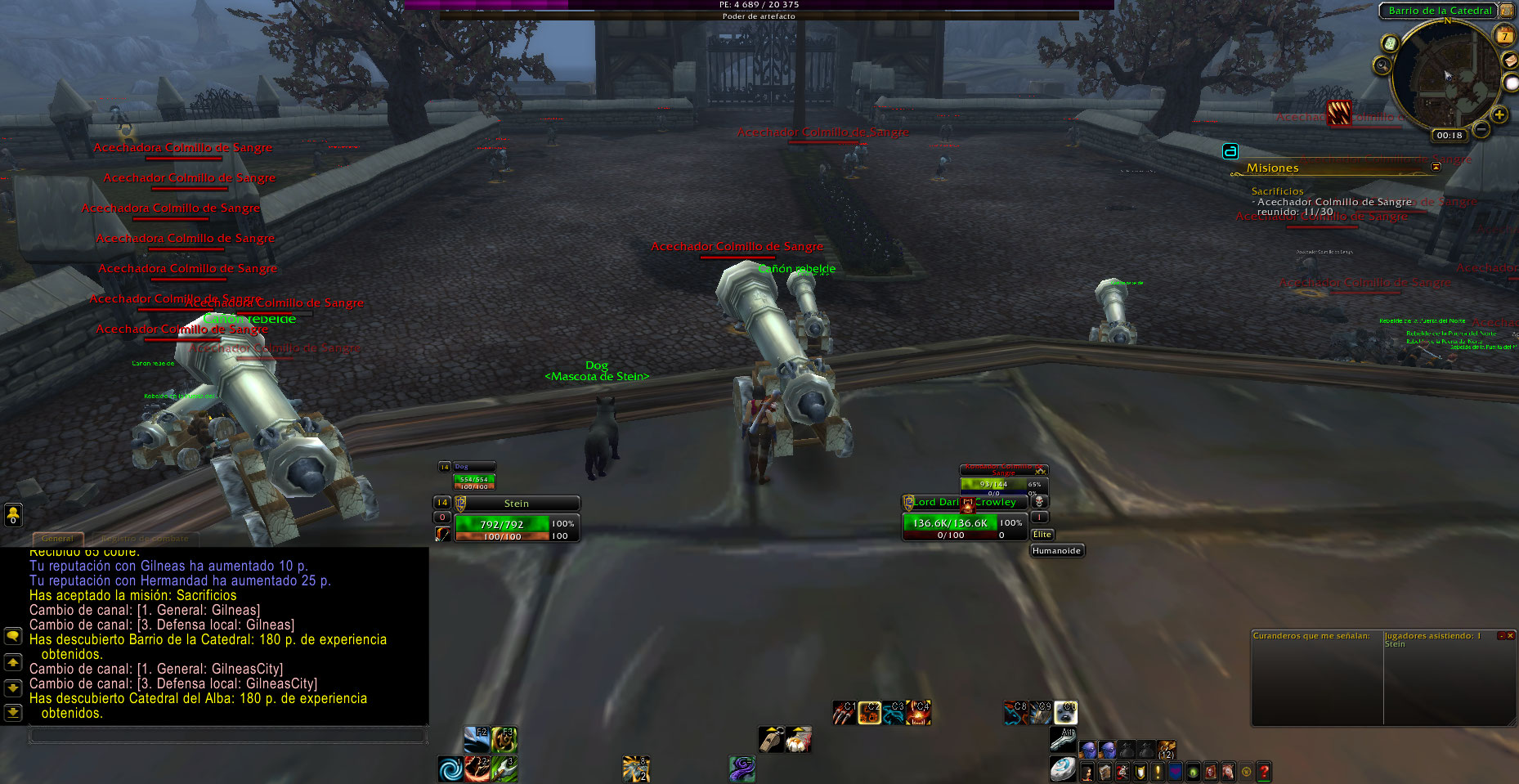Zoom out the minimap
The width and height of the screenshot is (1519, 784).
[1481, 129]
